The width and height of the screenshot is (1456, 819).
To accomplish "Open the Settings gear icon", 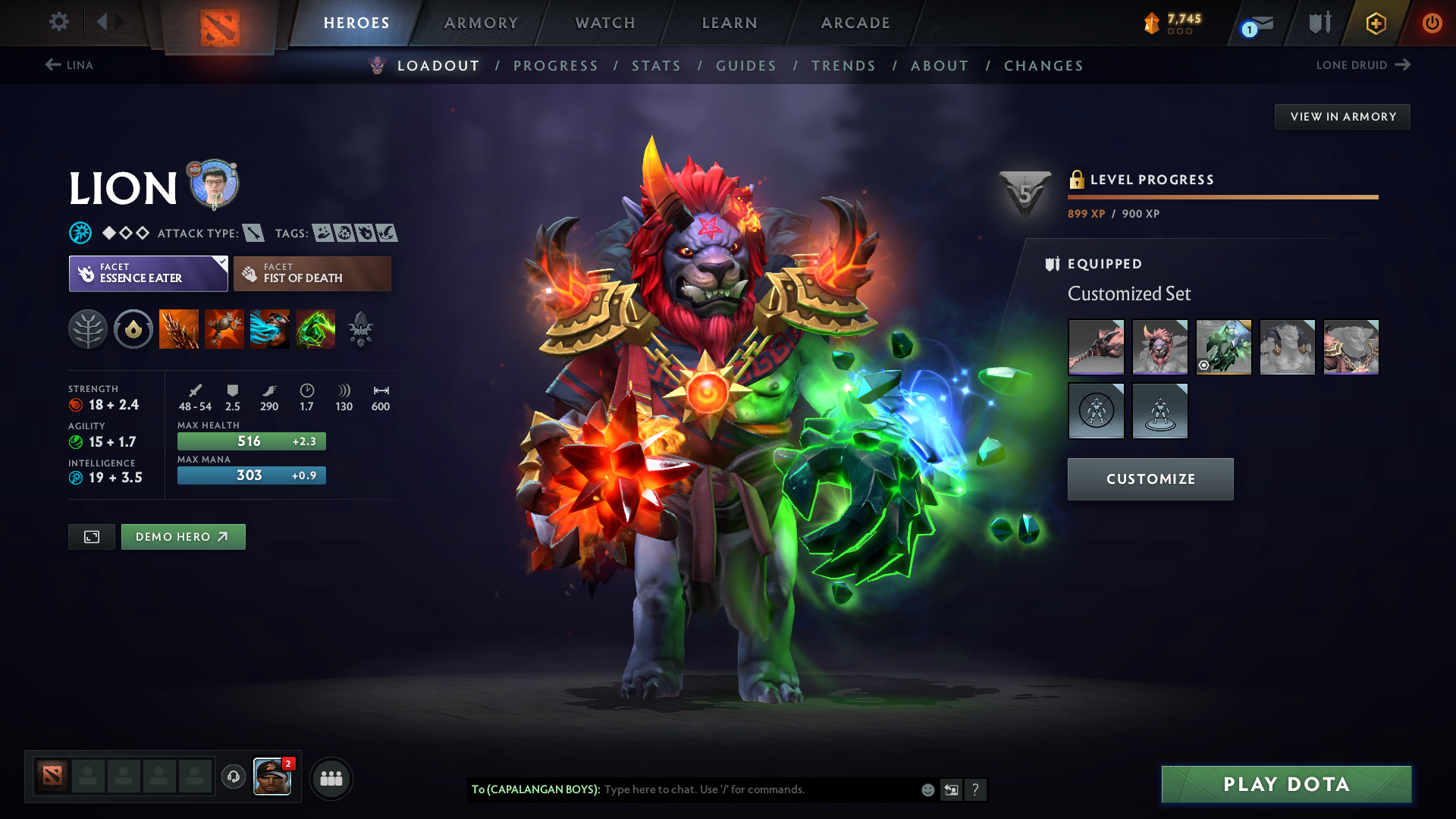I will tap(59, 22).
